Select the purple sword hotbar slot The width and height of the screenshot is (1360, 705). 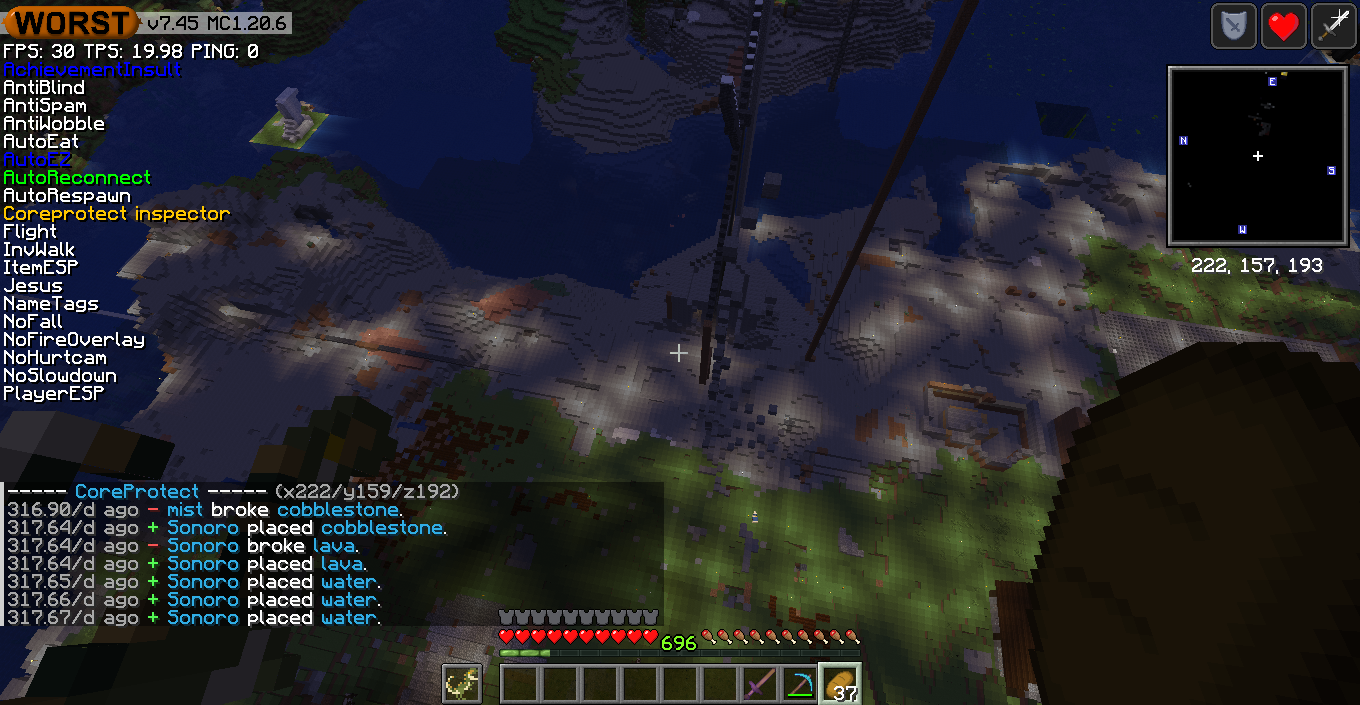click(759, 684)
